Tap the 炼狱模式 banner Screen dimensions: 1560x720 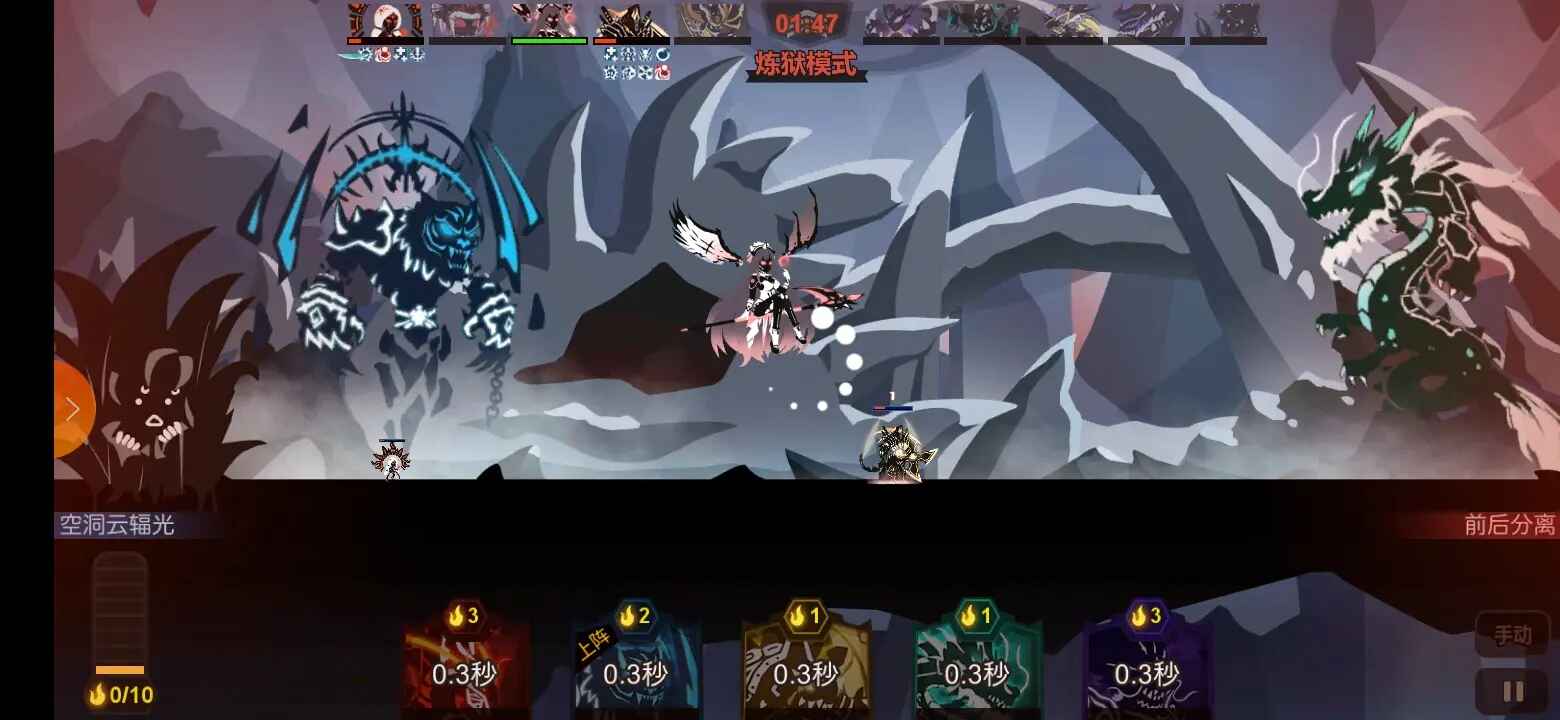click(x=806, y=62)
